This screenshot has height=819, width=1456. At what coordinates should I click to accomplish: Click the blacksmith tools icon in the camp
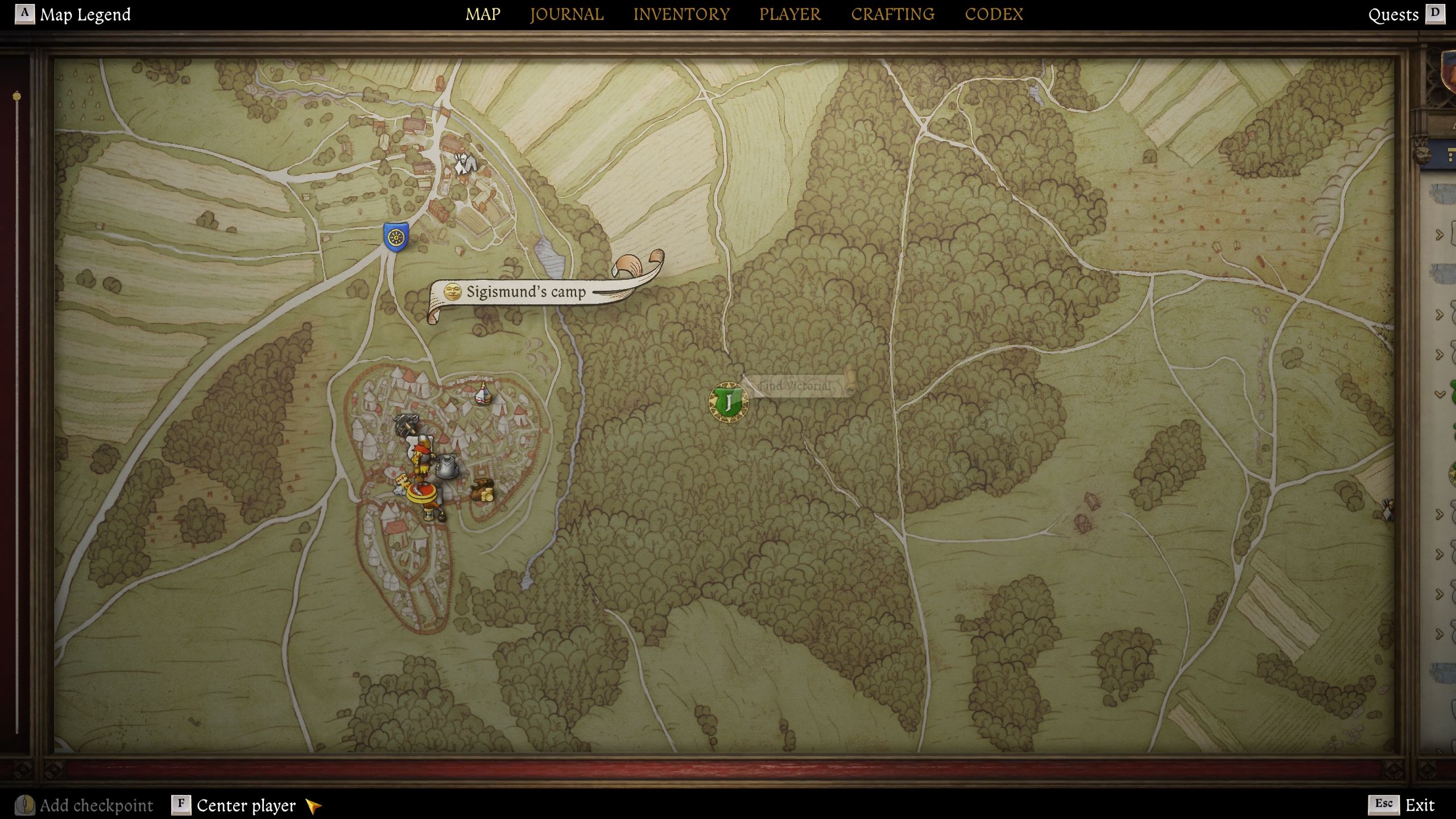pos(406,424)
